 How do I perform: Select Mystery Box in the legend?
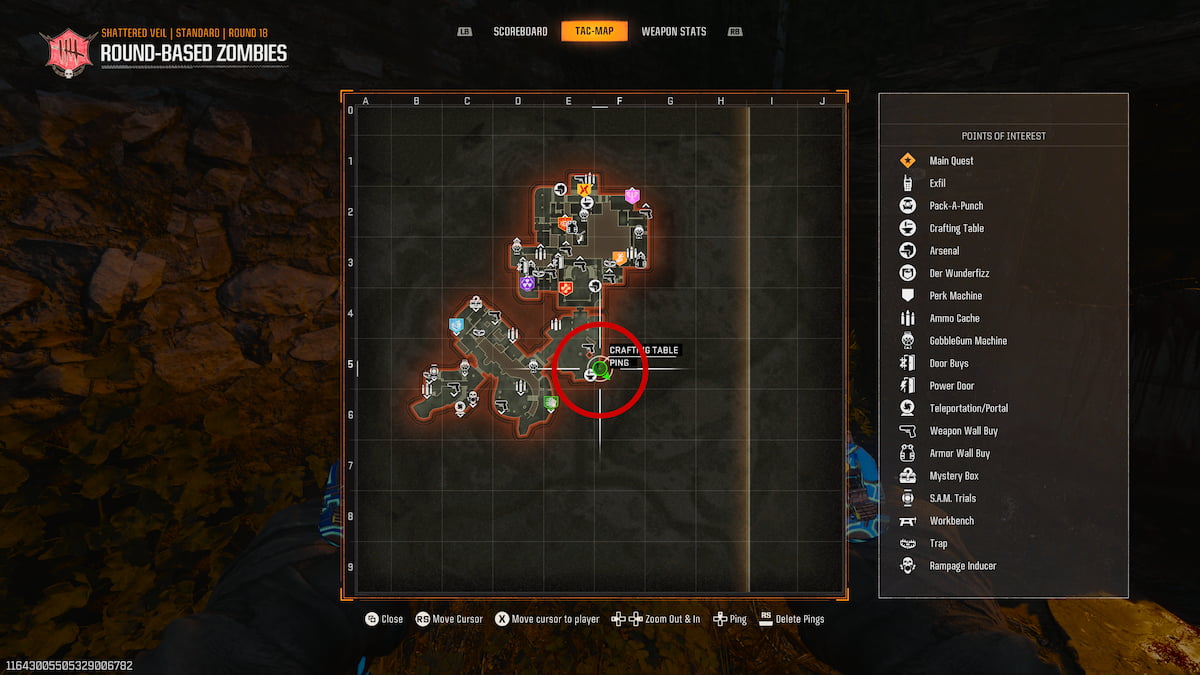[953, 476]
